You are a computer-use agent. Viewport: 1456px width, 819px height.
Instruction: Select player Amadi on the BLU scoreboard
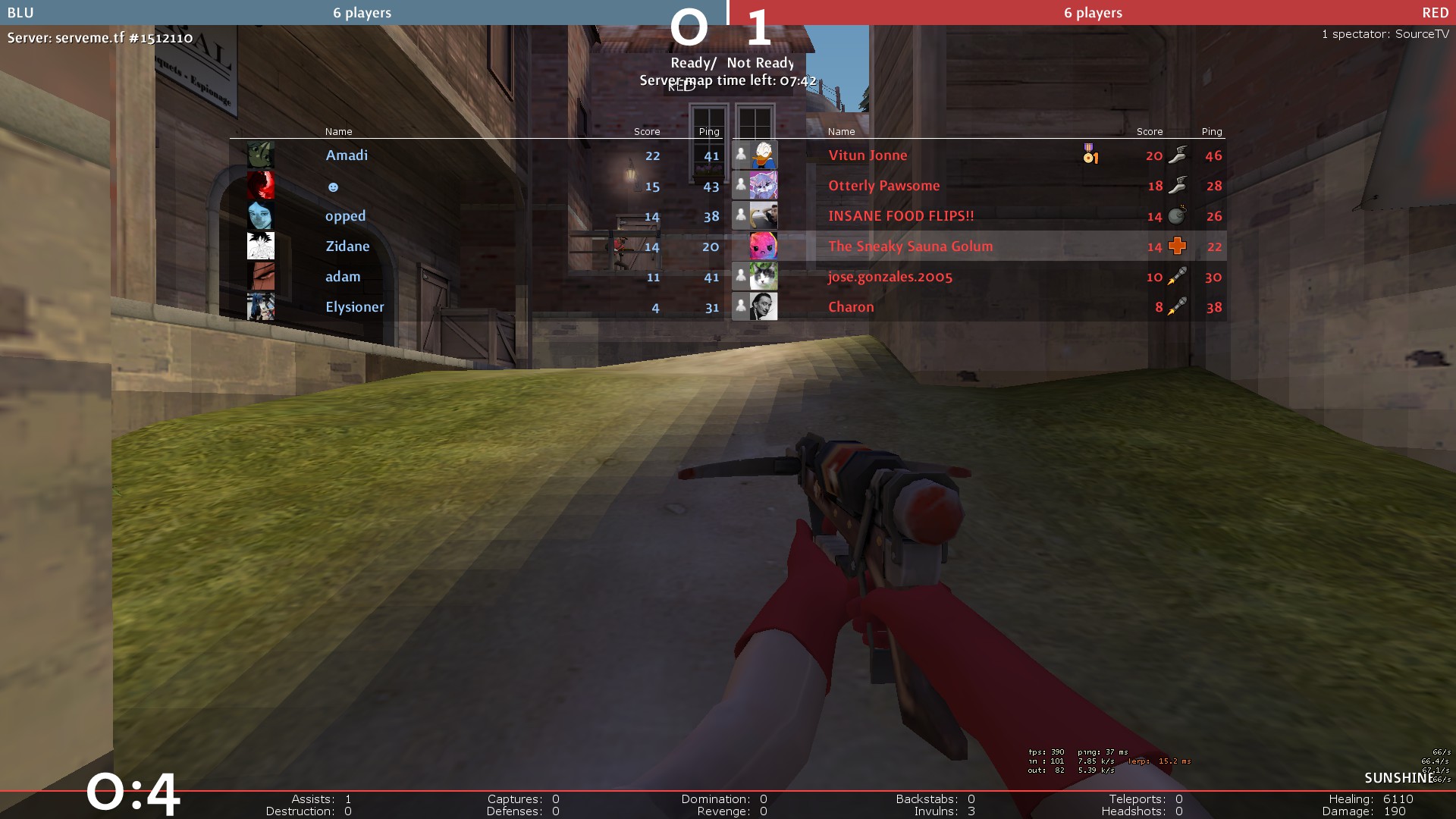pyautogui.click(x=347, y=155)
